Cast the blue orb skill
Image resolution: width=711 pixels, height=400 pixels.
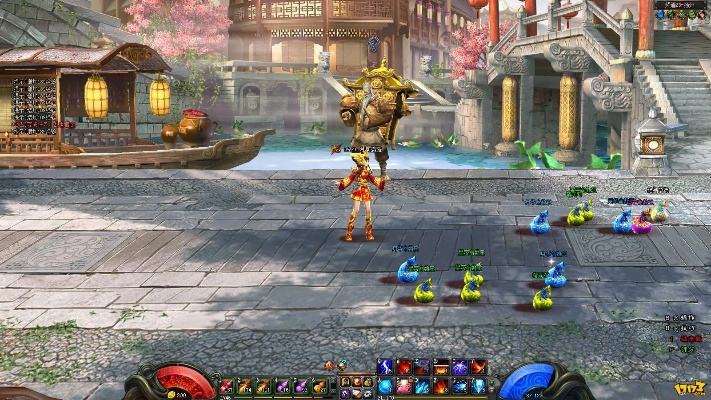[385, 386]
